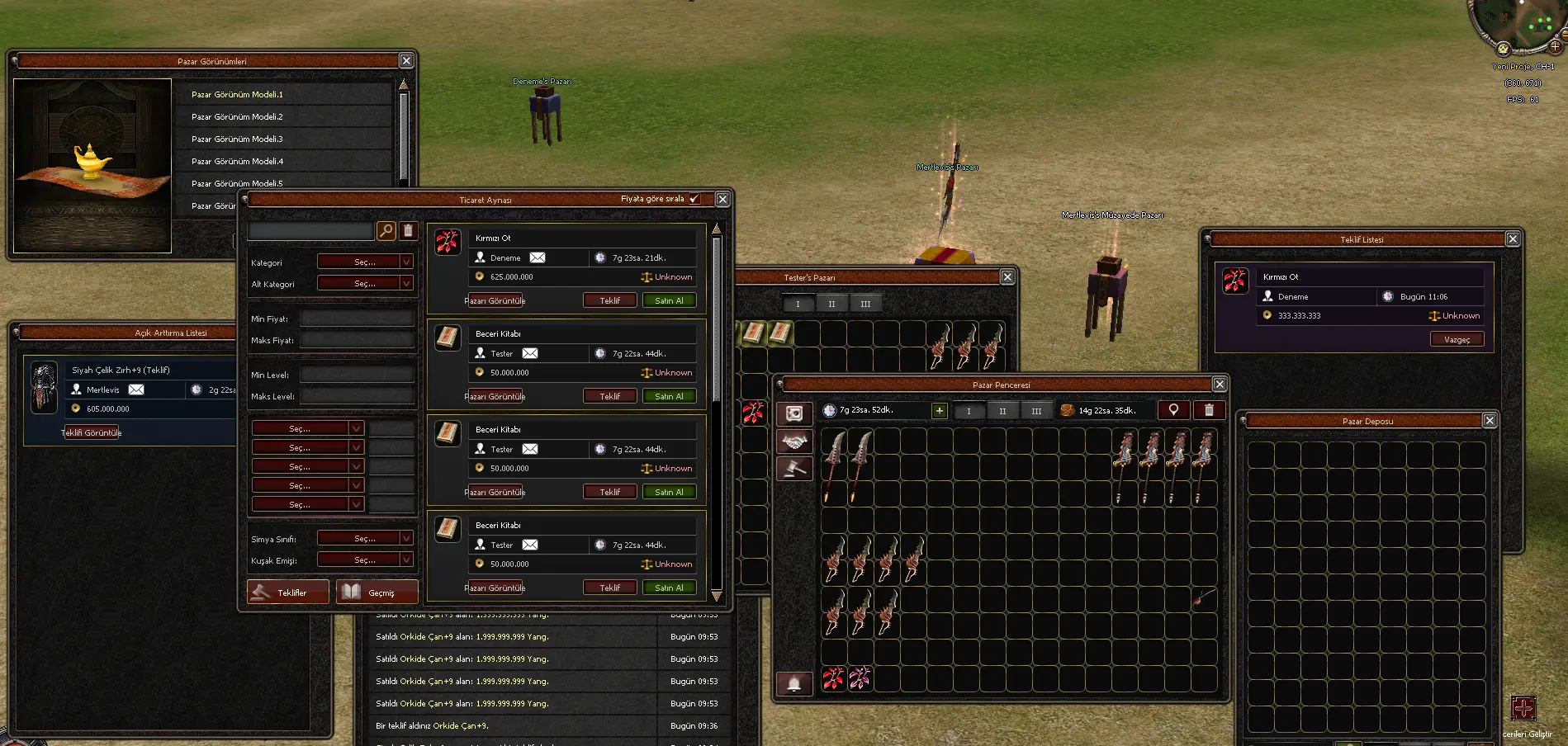1568x746 pixels.
Task: Close the Teklif Listesi window
Action: click(1513, 239)
